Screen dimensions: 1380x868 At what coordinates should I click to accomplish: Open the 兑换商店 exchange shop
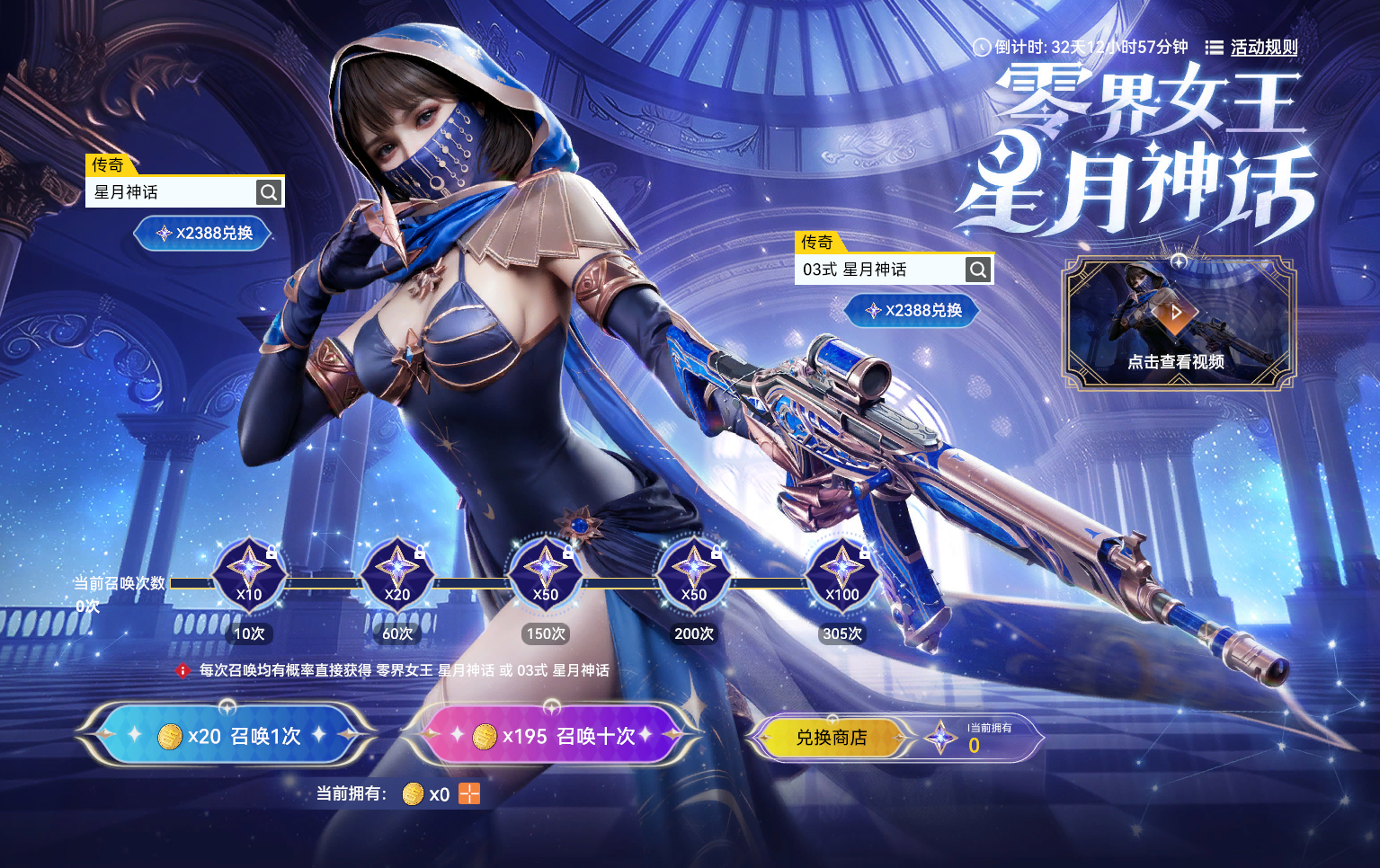click(831, 738)
